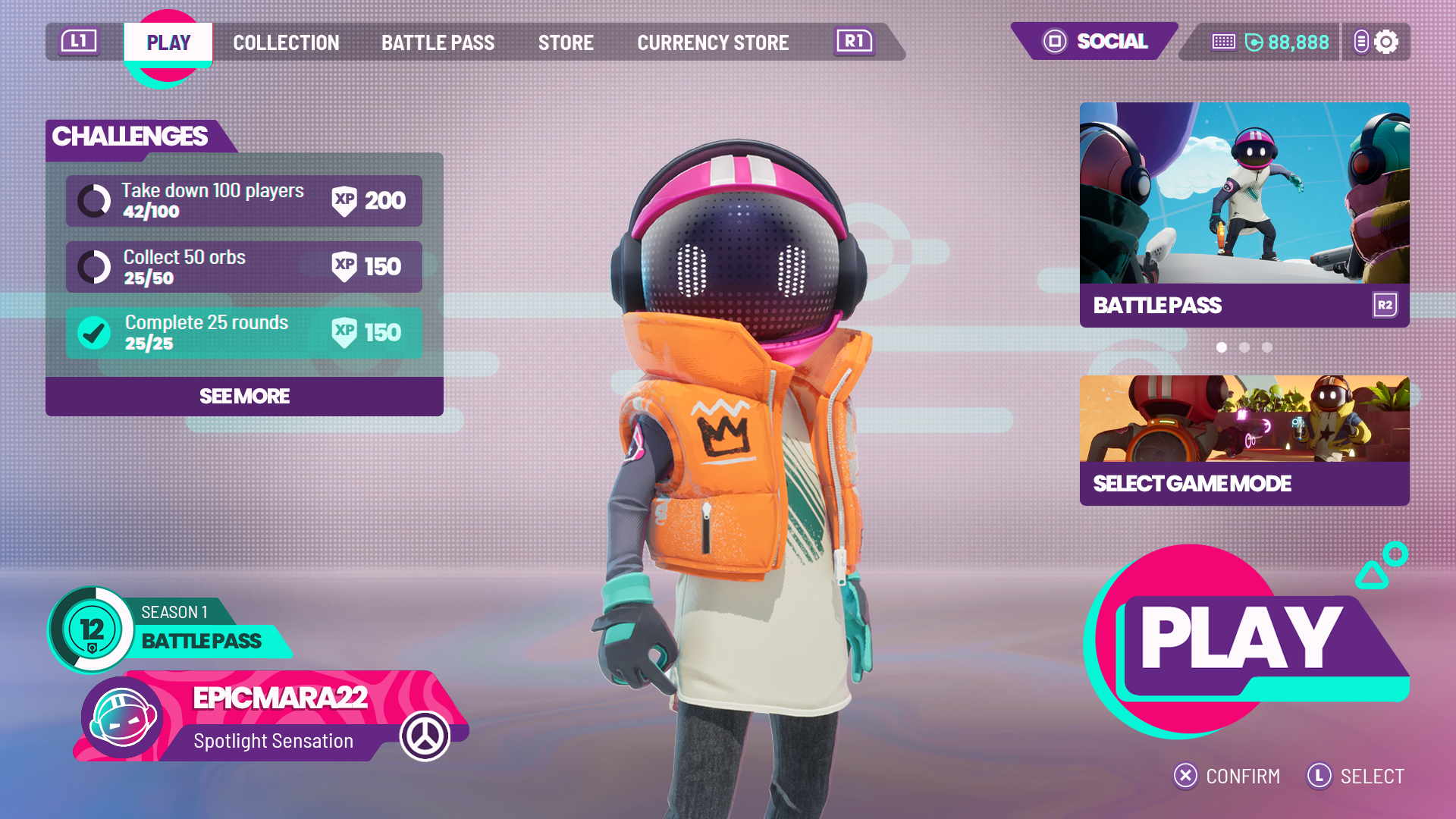The image size is (1456, 819).
Task: Show the third carousel slide dot
Action: coord(1267,347)
